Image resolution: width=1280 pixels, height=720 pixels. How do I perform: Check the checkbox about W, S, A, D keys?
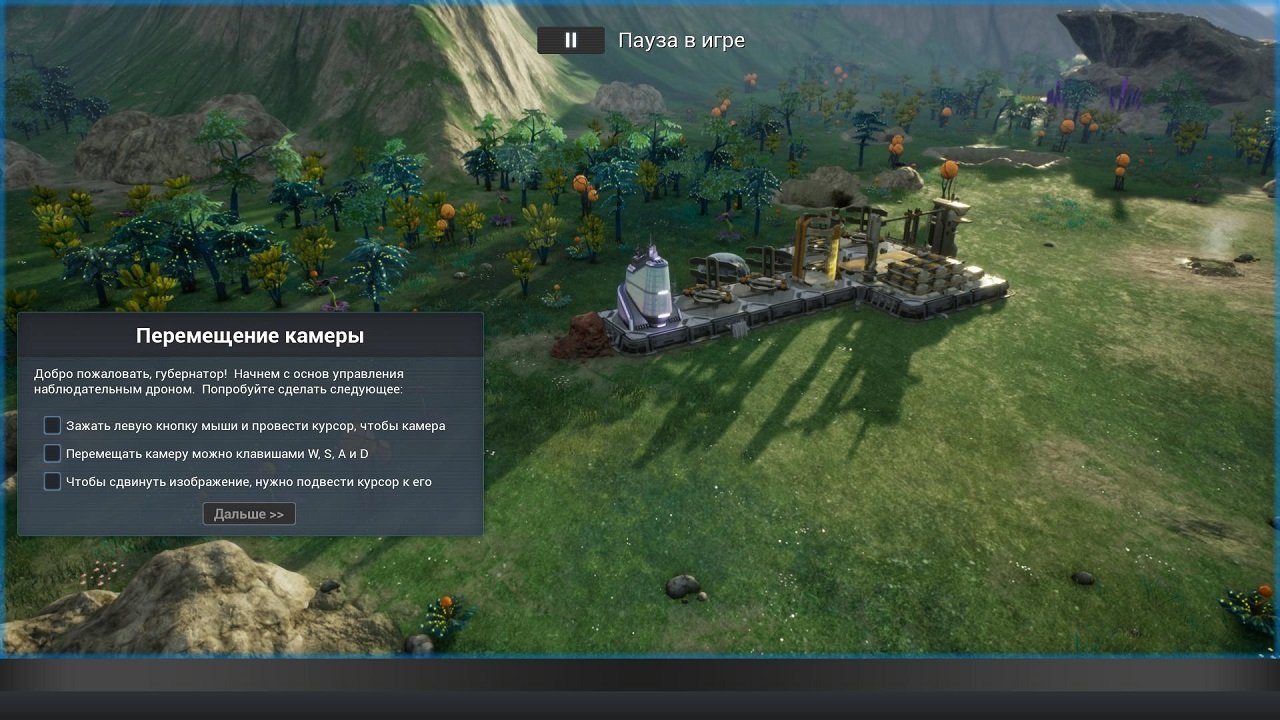coord(52,453)
